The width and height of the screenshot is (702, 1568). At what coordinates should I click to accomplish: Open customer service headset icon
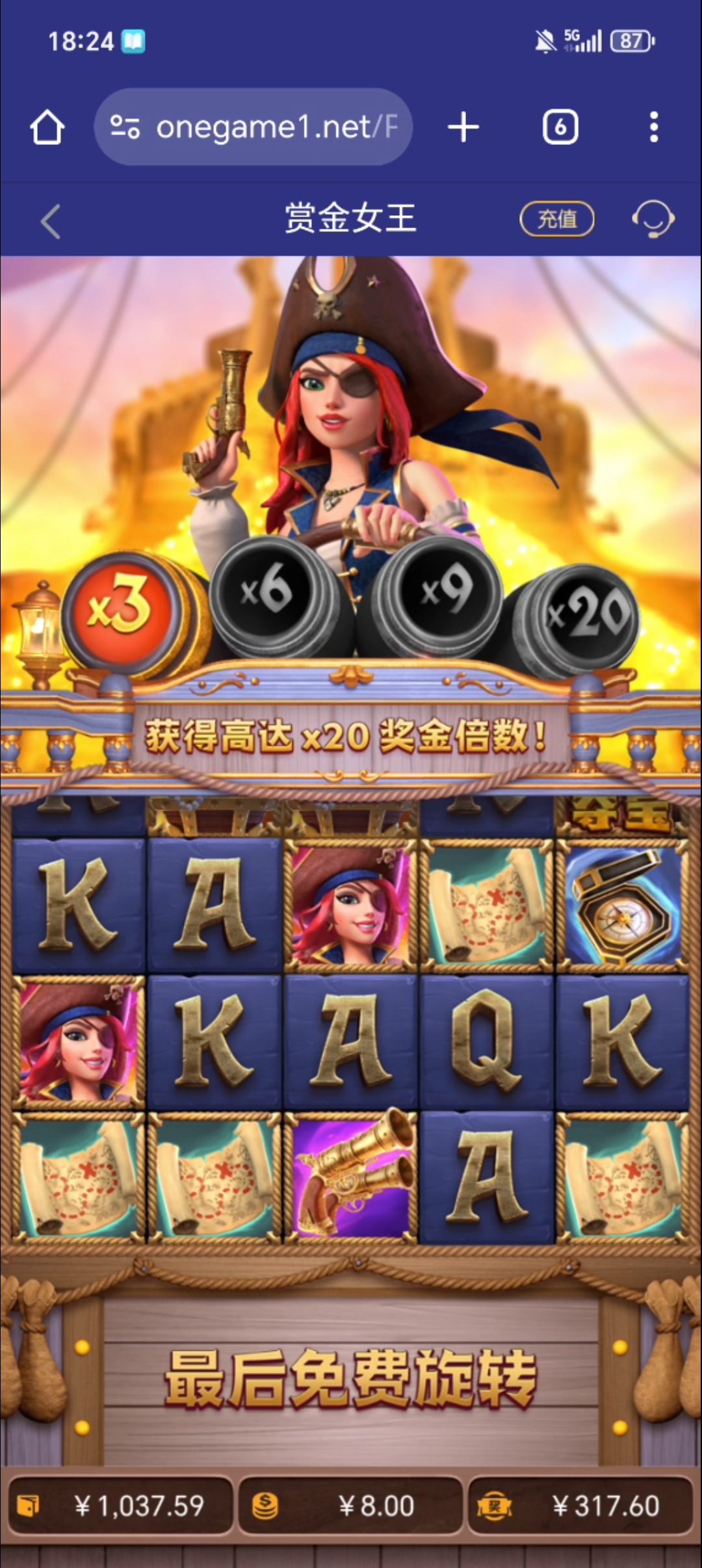tap(653, 219)
